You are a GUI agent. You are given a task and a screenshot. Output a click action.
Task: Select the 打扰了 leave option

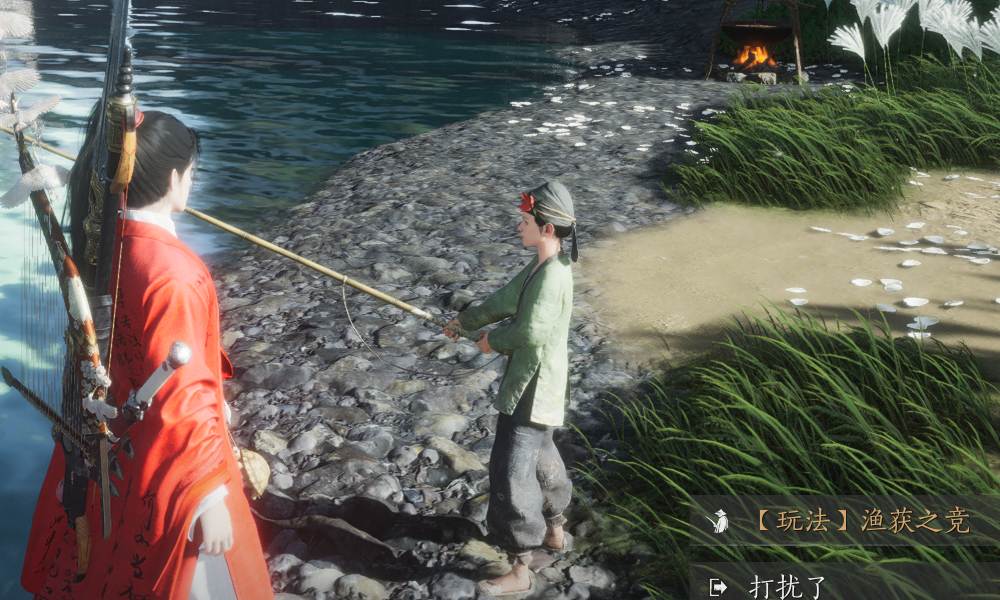(790, 586)
